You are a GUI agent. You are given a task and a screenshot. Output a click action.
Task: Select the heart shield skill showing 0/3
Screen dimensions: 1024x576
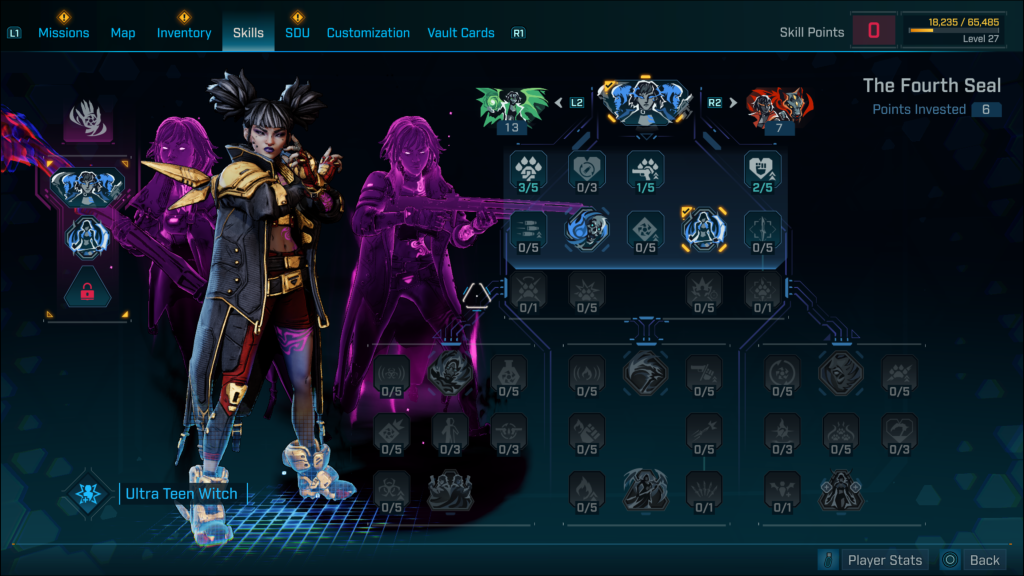tap(587, 172)
